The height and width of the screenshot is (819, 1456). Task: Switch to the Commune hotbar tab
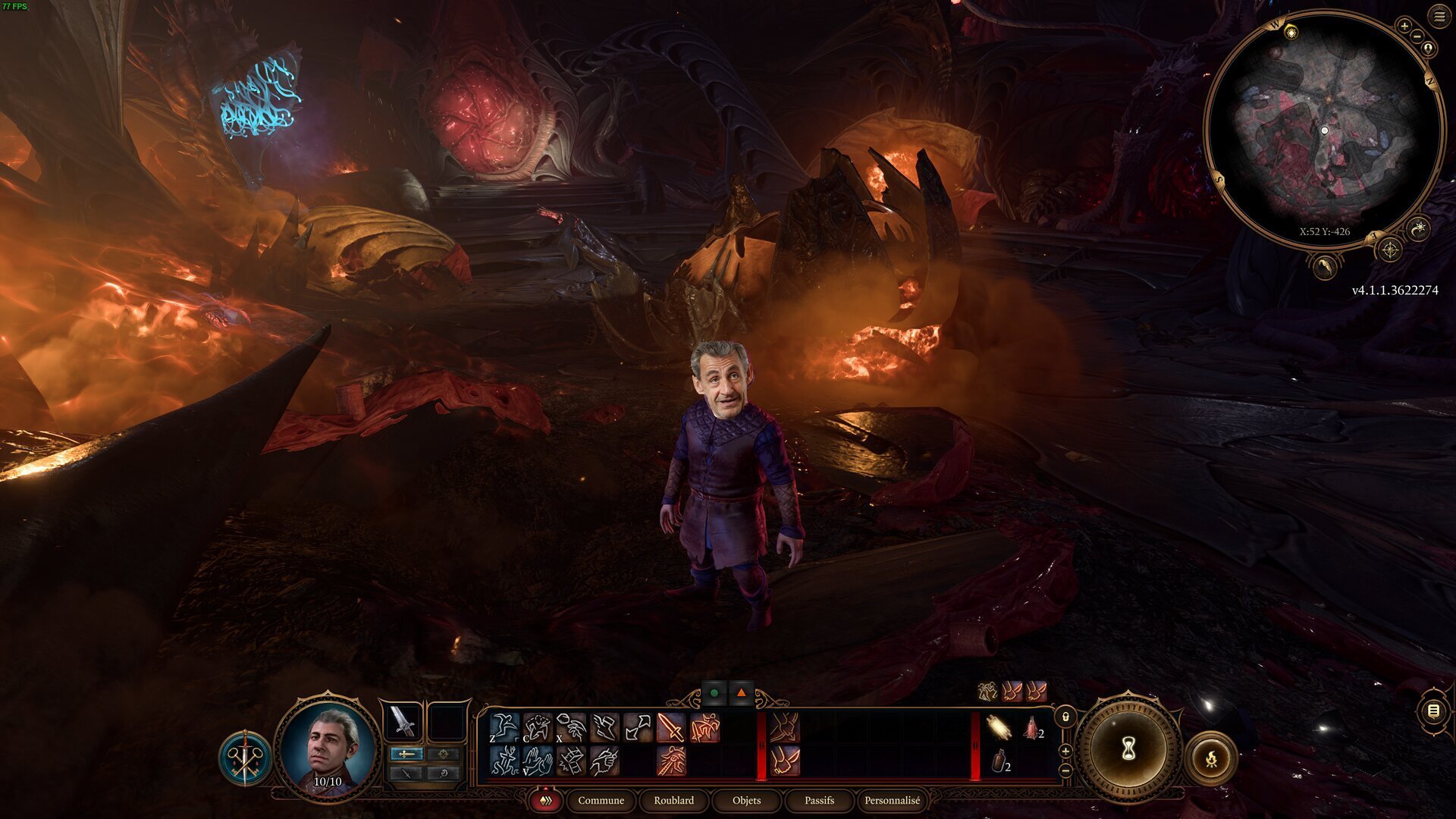601,800
